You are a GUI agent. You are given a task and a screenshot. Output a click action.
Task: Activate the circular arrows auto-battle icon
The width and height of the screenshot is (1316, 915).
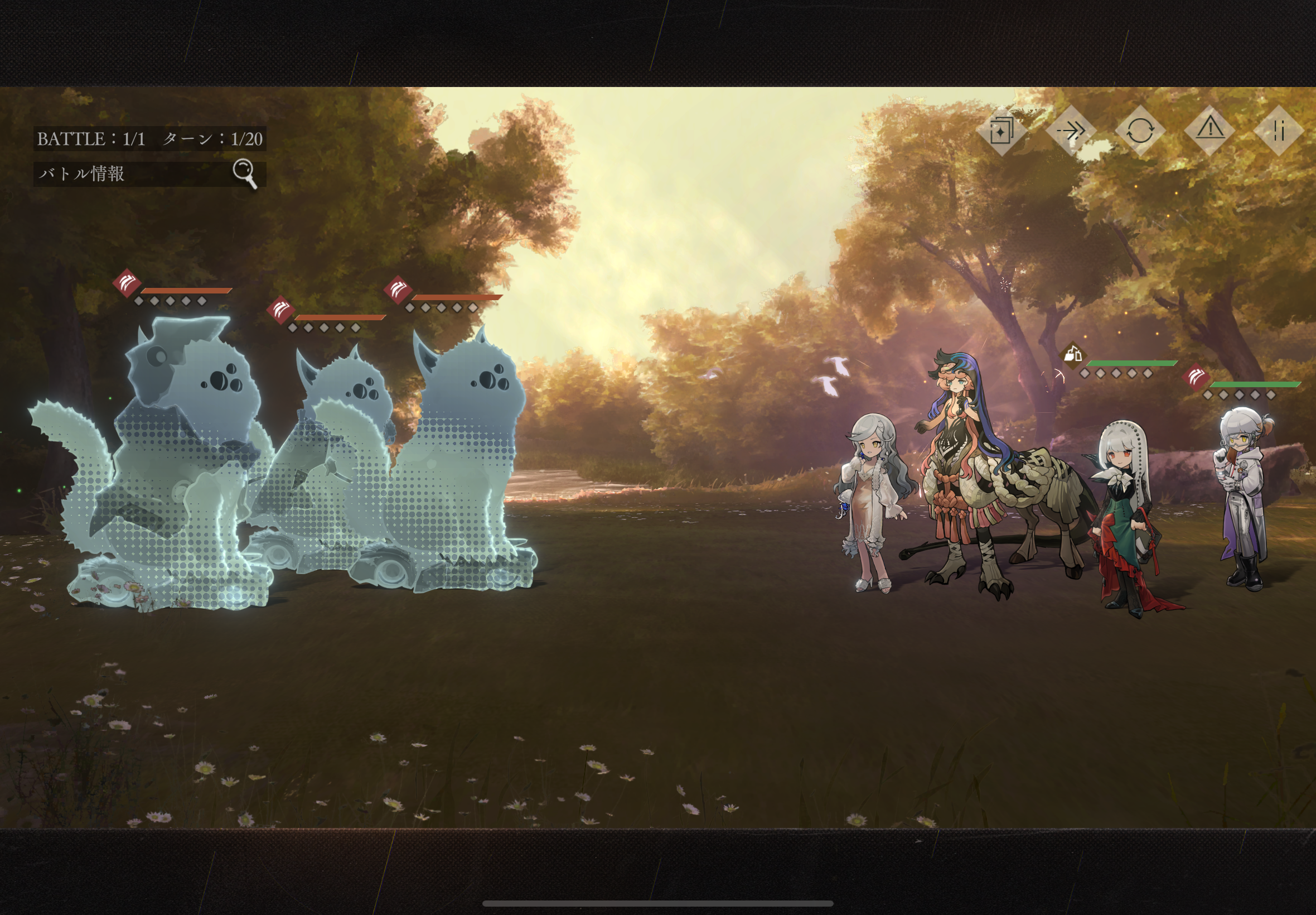tap(1140, 131)
